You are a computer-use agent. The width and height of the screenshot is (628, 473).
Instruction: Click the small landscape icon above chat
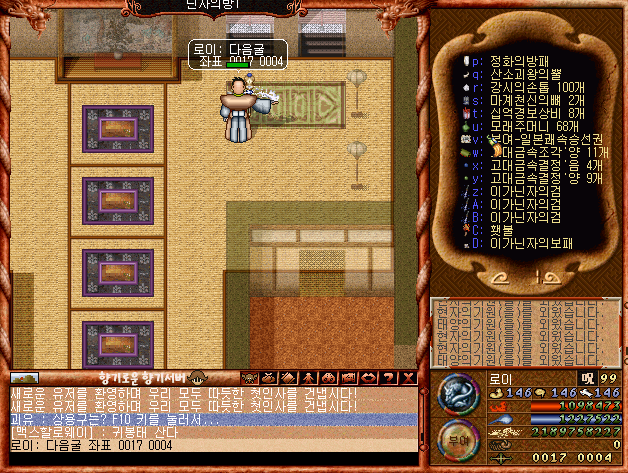coord(24,378)
